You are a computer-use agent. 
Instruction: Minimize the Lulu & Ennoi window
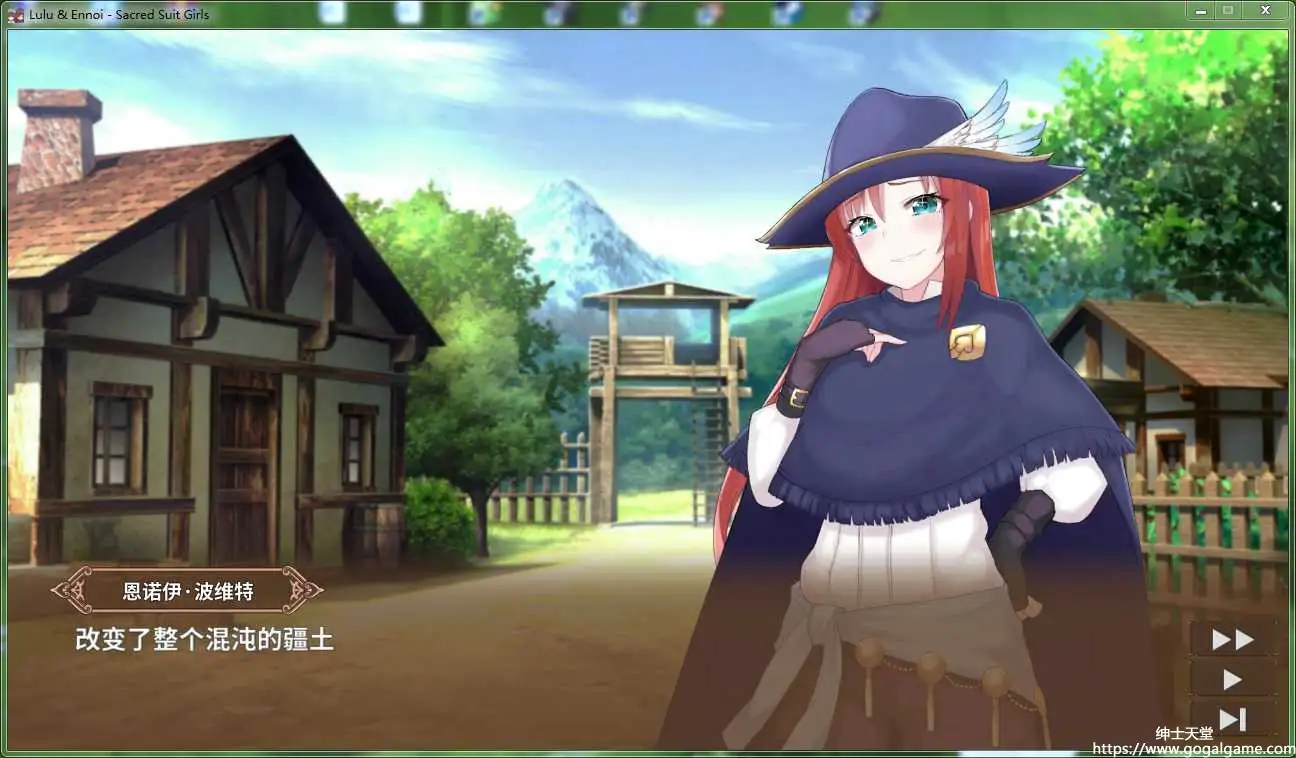coord(1197,11)
